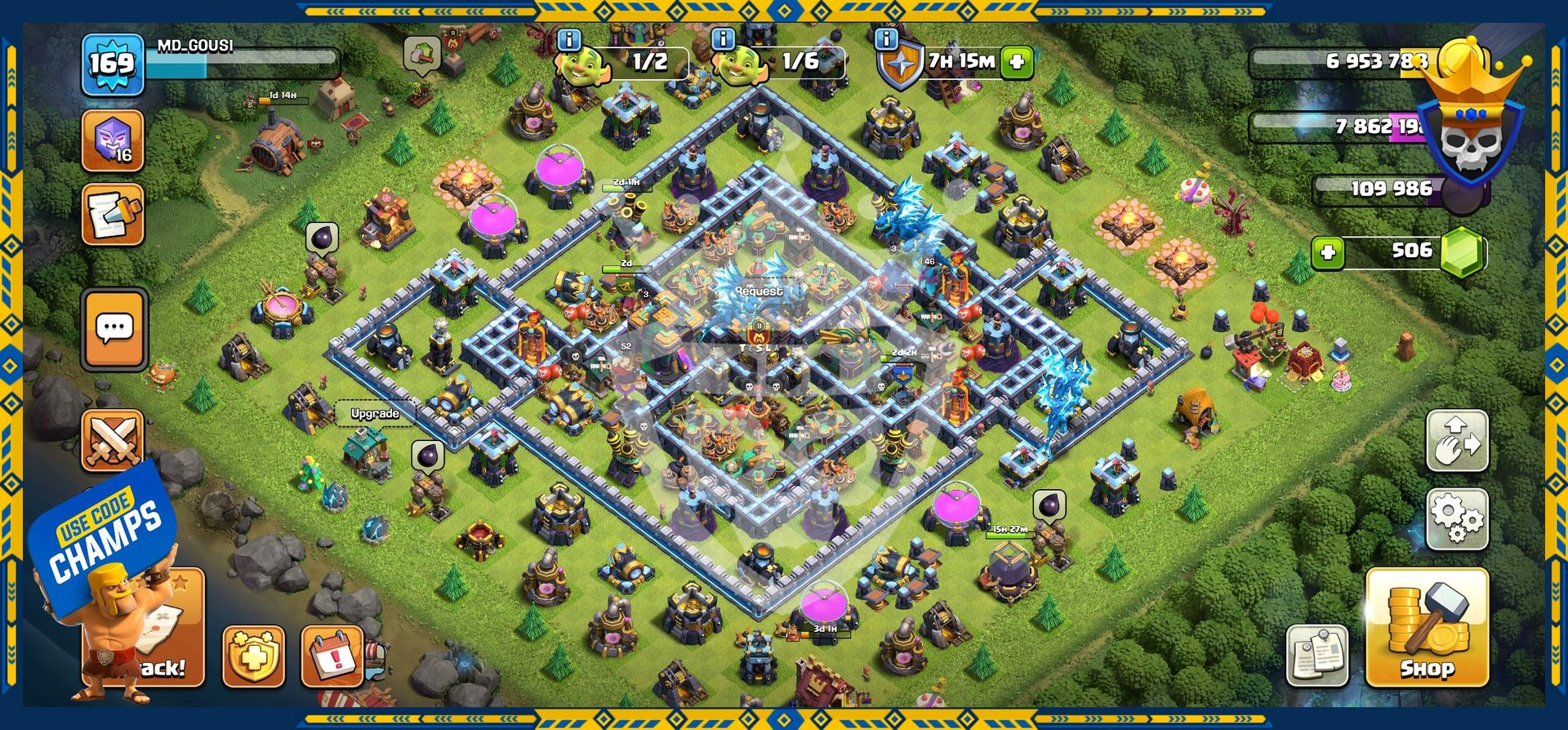Open the Shop

click(x=1427, y=627)
